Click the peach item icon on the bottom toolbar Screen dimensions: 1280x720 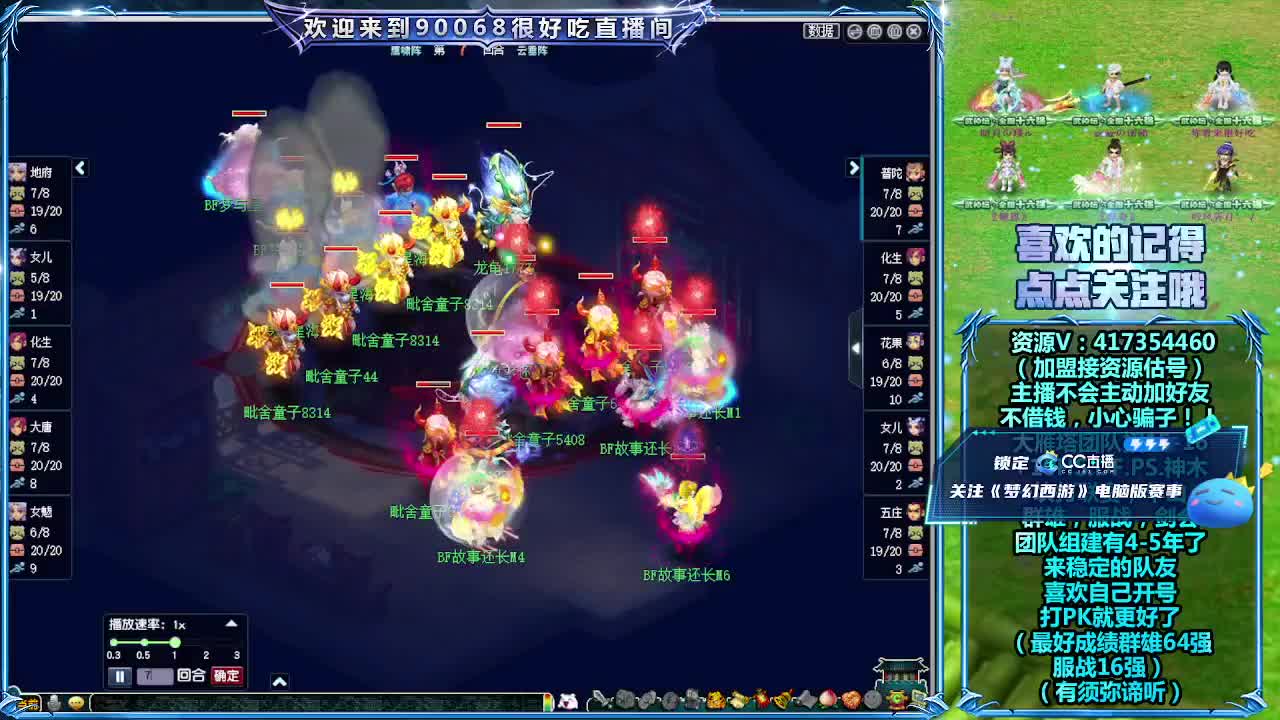(827, 702)
